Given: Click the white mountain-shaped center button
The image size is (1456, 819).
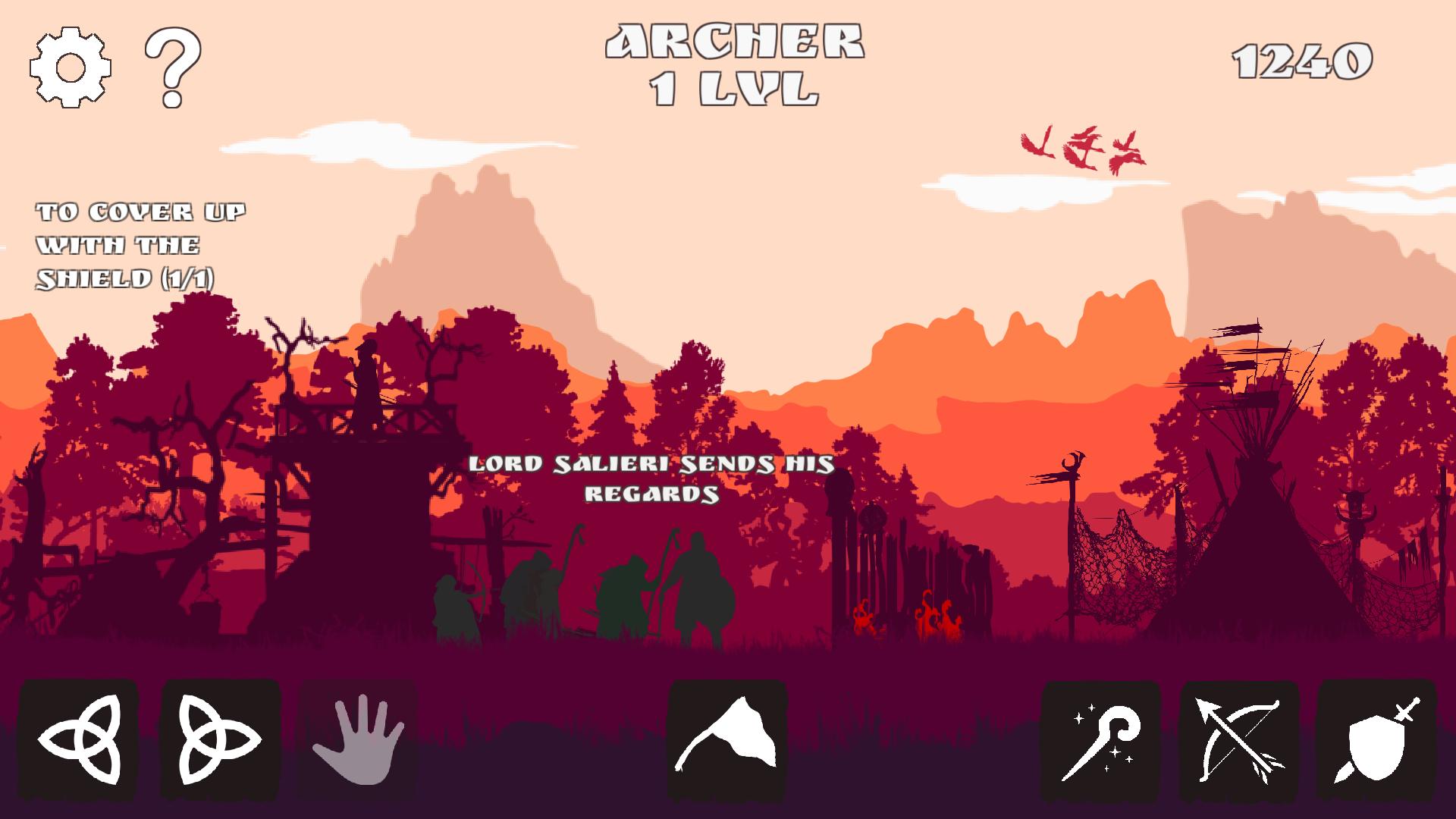Looking at the screenshot, I should (x=727, y=739).
